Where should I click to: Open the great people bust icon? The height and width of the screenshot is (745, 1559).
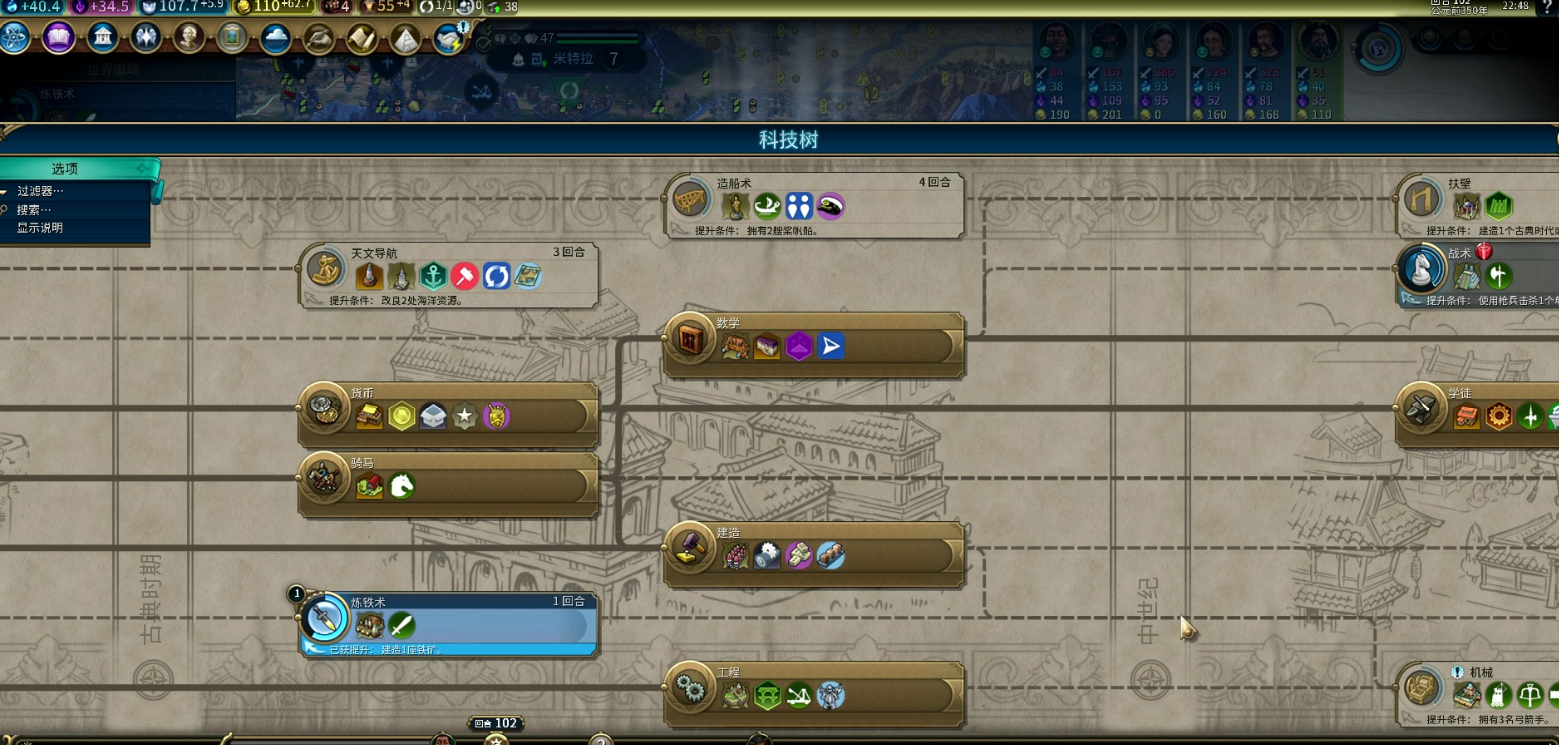(189, 38)
